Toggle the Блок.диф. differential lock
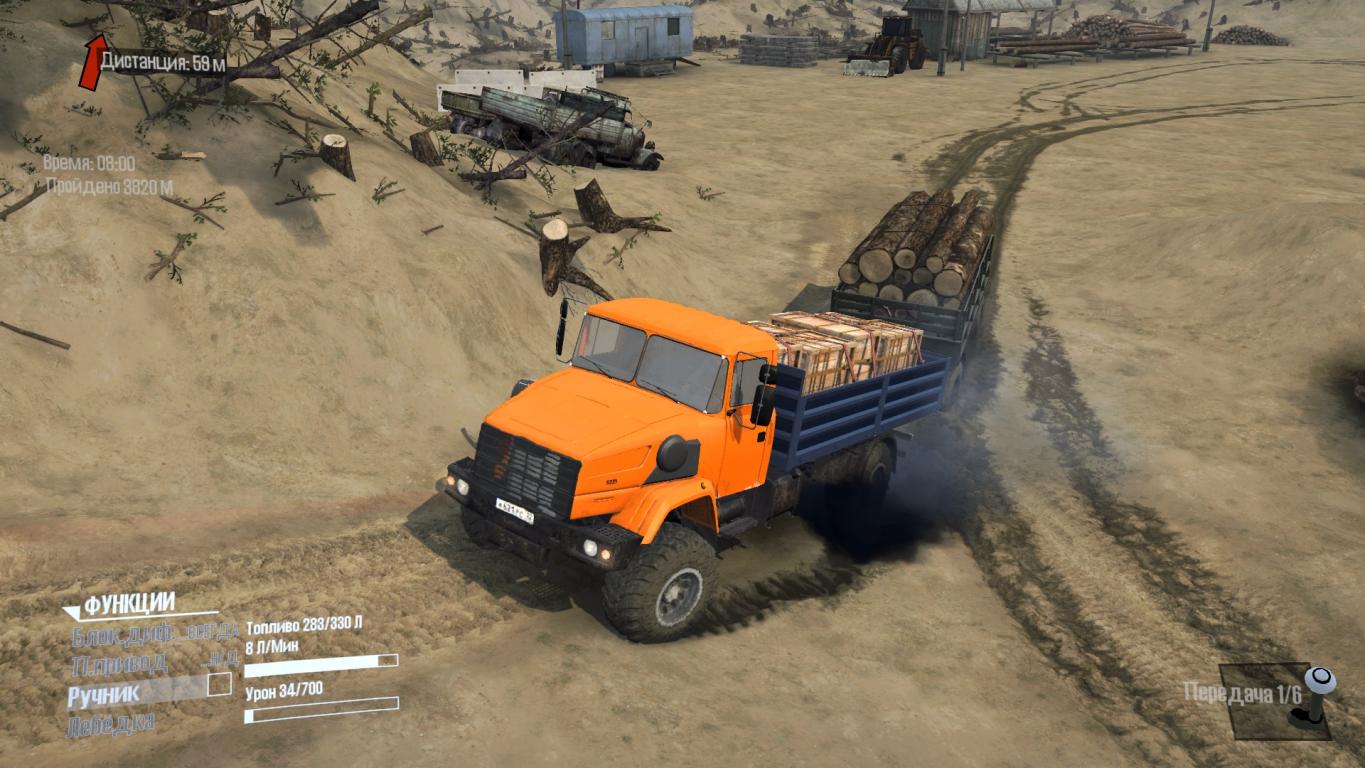 click(x=124, y=634)
